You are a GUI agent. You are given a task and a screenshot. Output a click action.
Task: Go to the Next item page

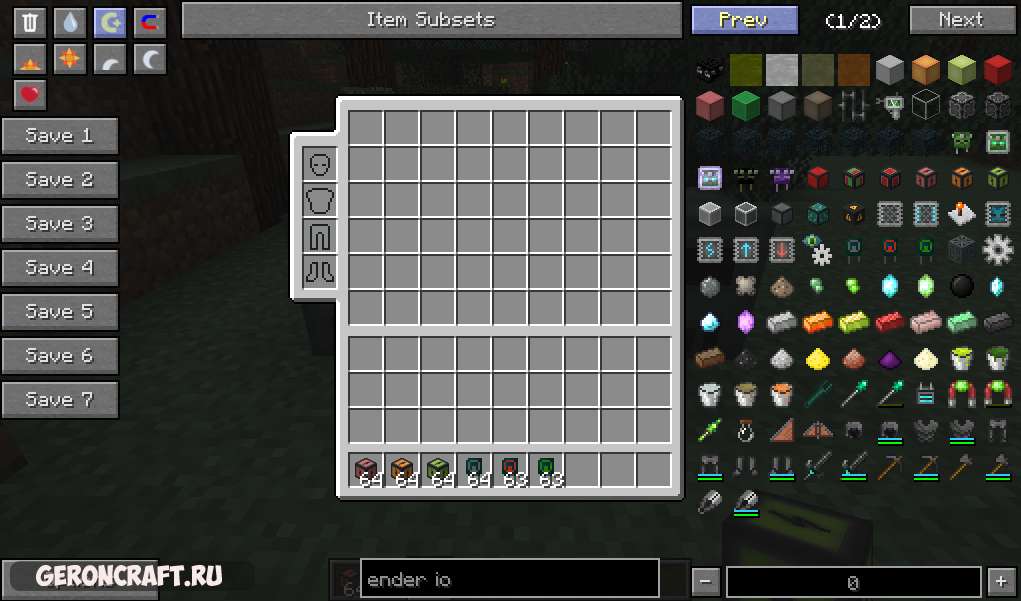click(x=960, y=20)
